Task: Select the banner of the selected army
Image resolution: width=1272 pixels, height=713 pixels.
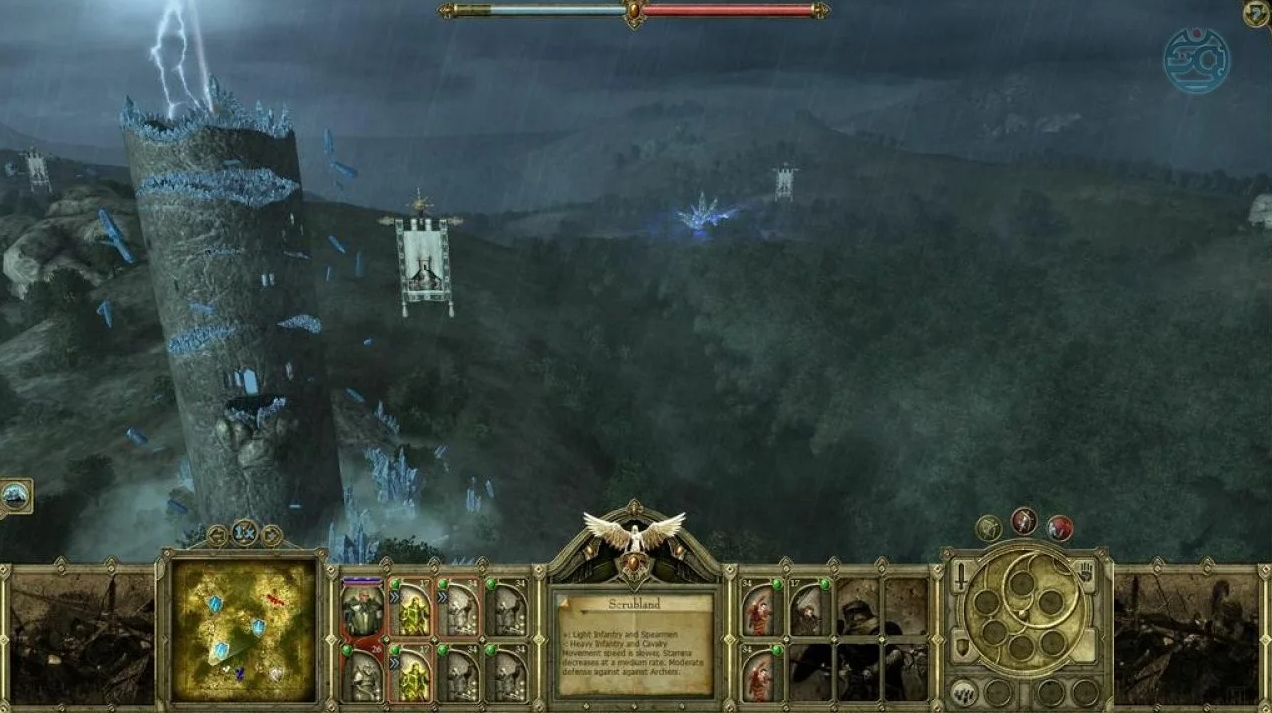Action: (x=423, y=264)
